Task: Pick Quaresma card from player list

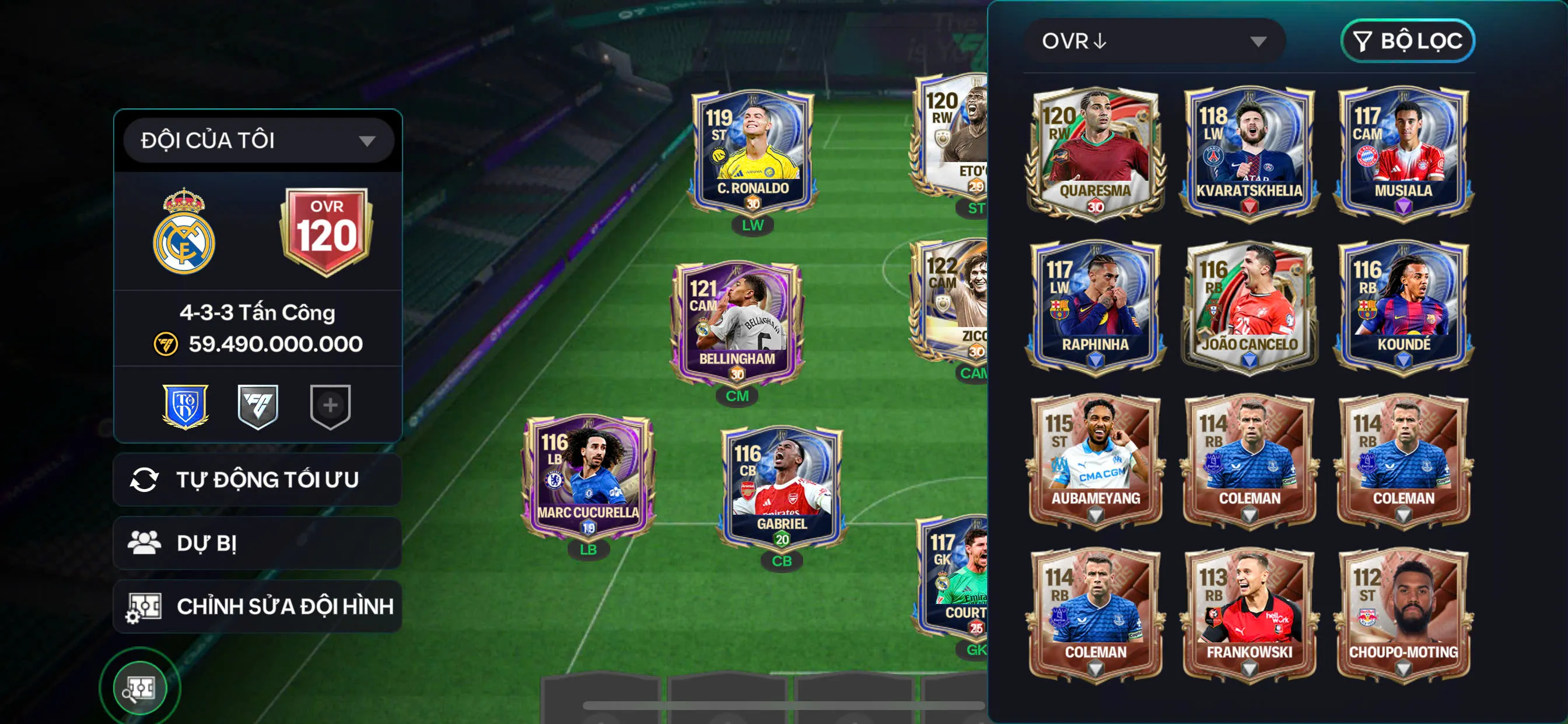Action: (x=1095, y=153)
